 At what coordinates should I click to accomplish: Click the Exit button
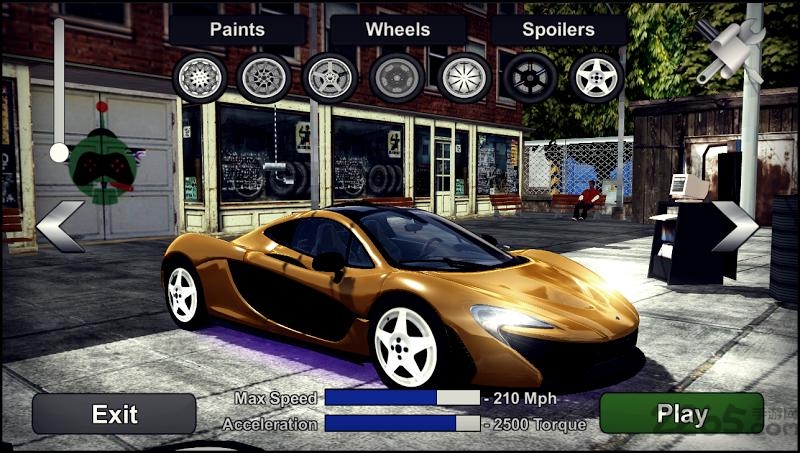pyautogui.click(x=114, y=413)
